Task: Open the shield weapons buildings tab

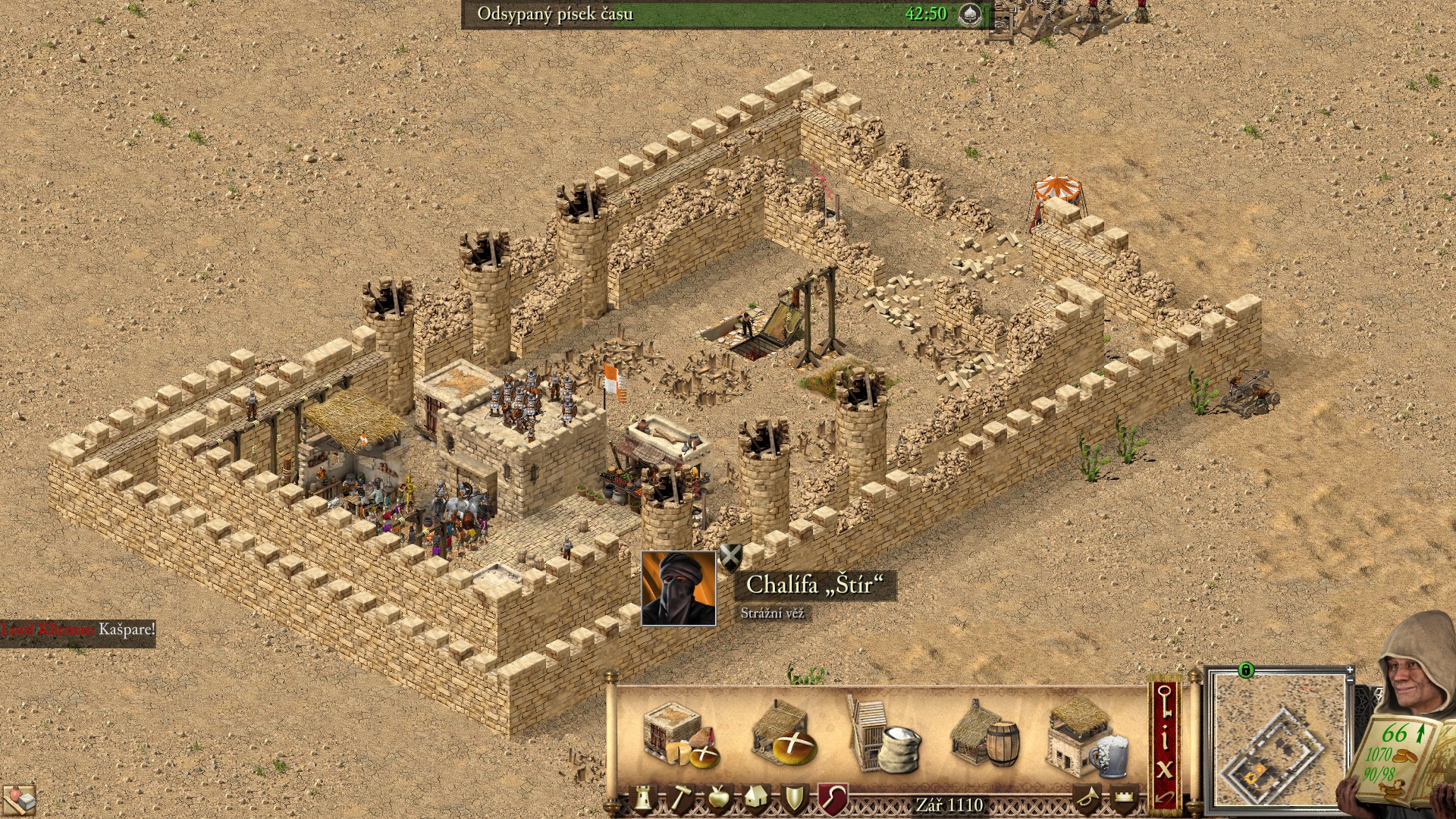Action: pos(794,799)
